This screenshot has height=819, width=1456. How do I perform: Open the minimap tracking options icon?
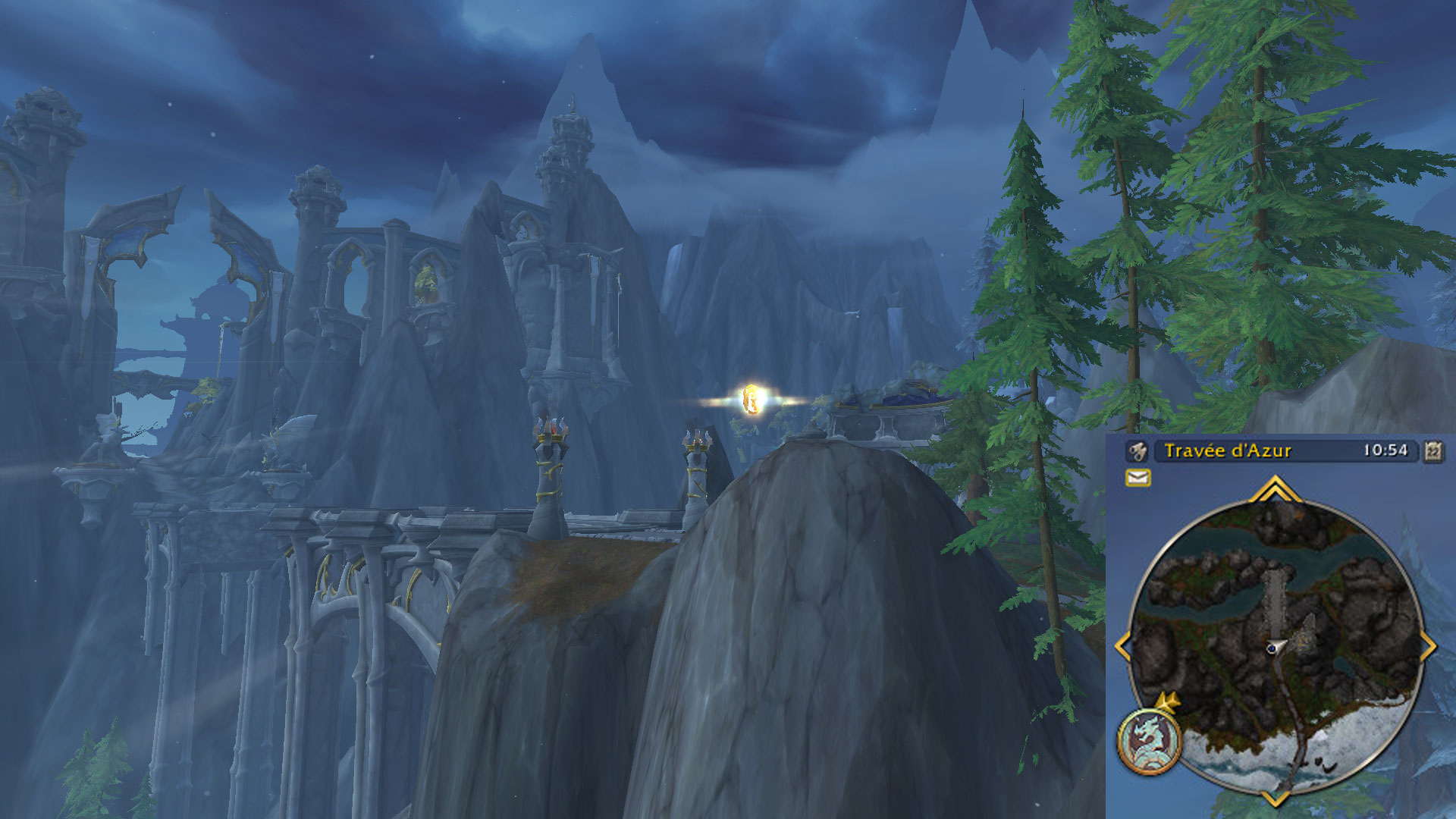pos(1137,452)
